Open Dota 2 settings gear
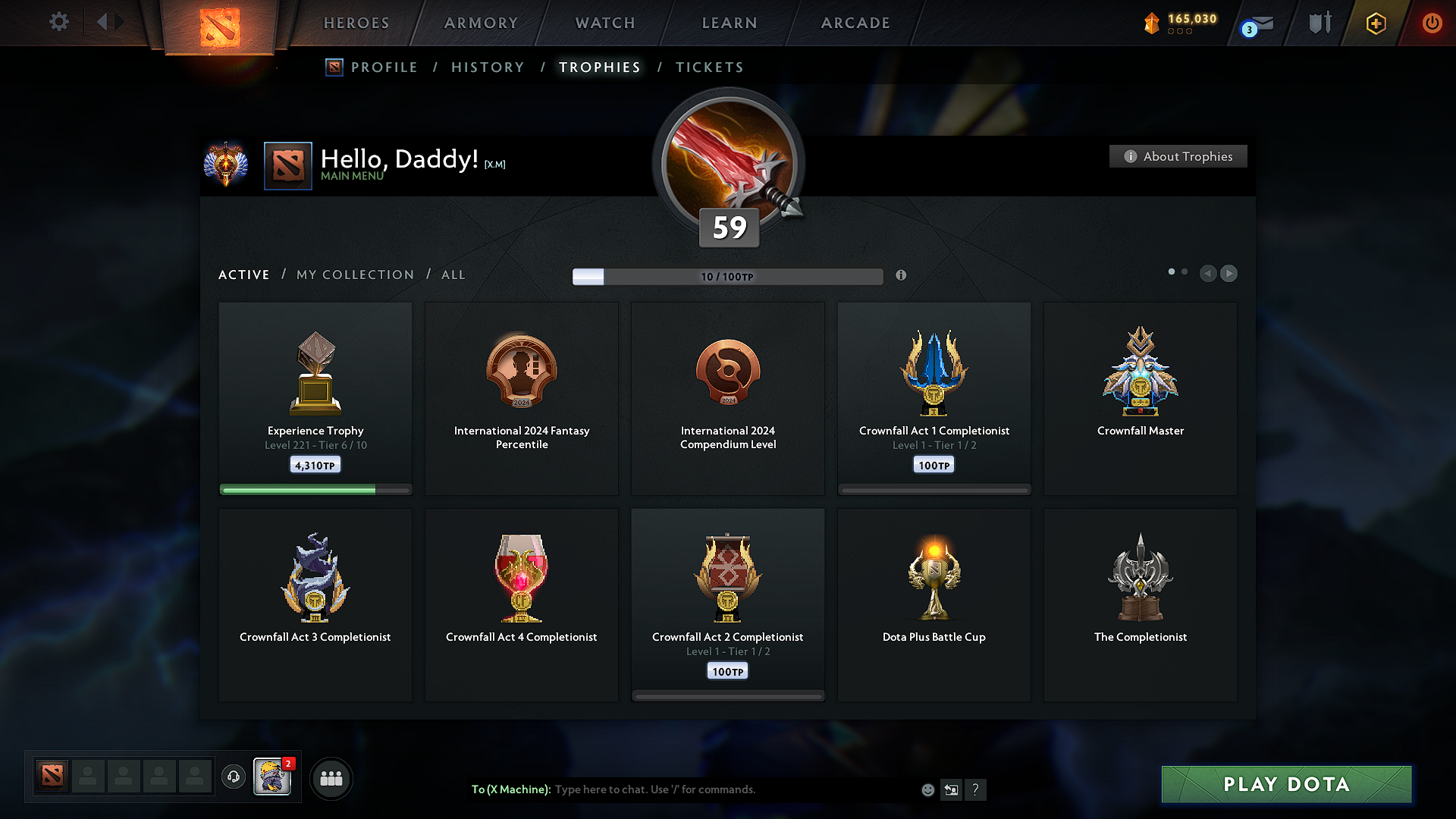The width and height of the screenshot is (1456, 819). coord(58,22)
